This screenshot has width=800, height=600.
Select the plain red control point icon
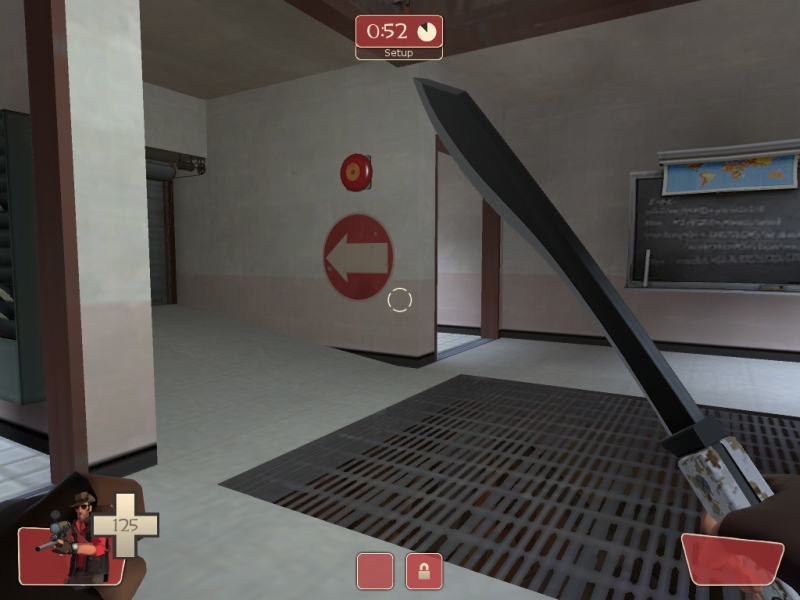pyautogui.click(x=375, y=571)
